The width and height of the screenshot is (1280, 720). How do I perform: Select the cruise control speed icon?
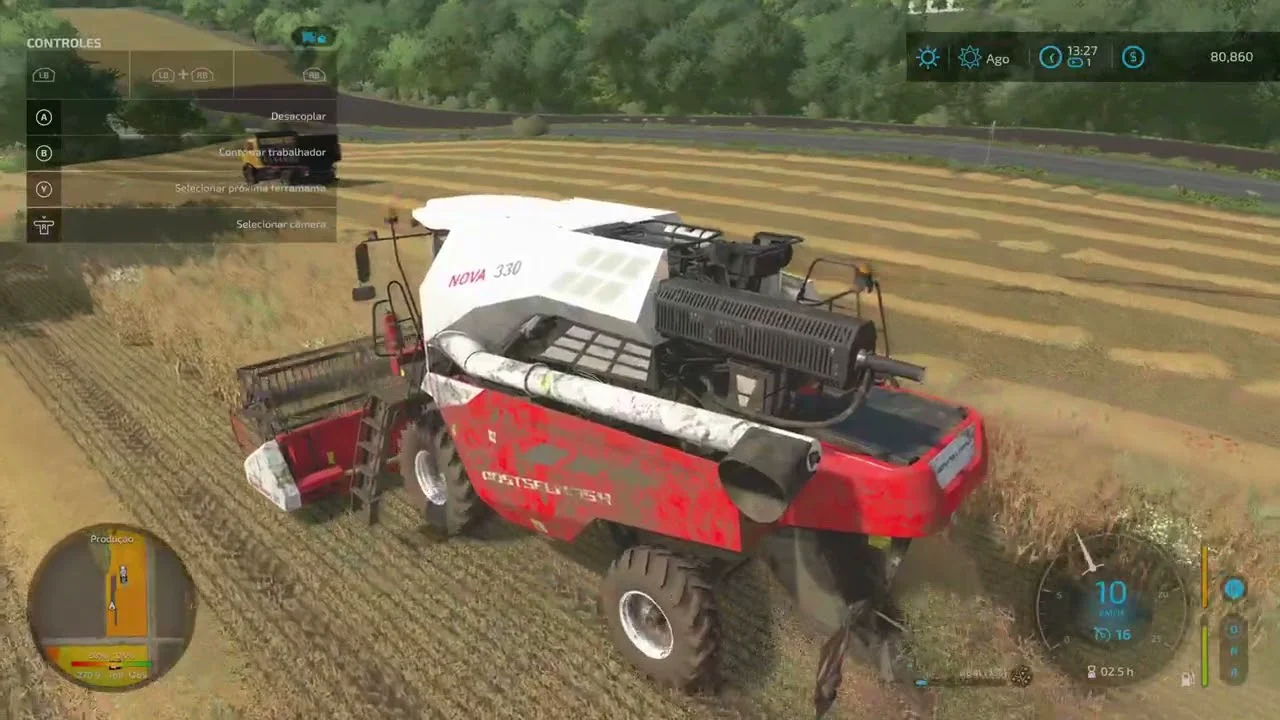click(x=1103, y=635)
